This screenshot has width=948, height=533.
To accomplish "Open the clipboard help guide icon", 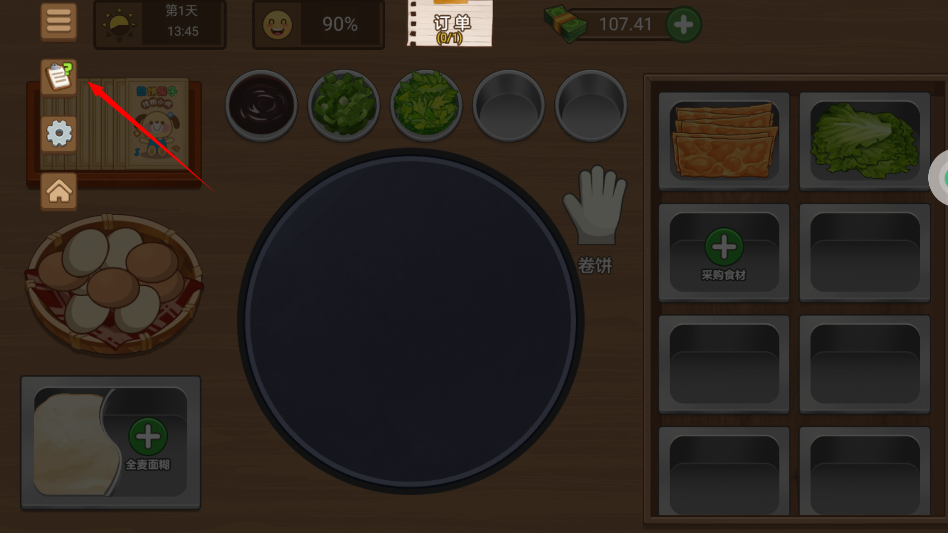I will (x=59, y=76).
